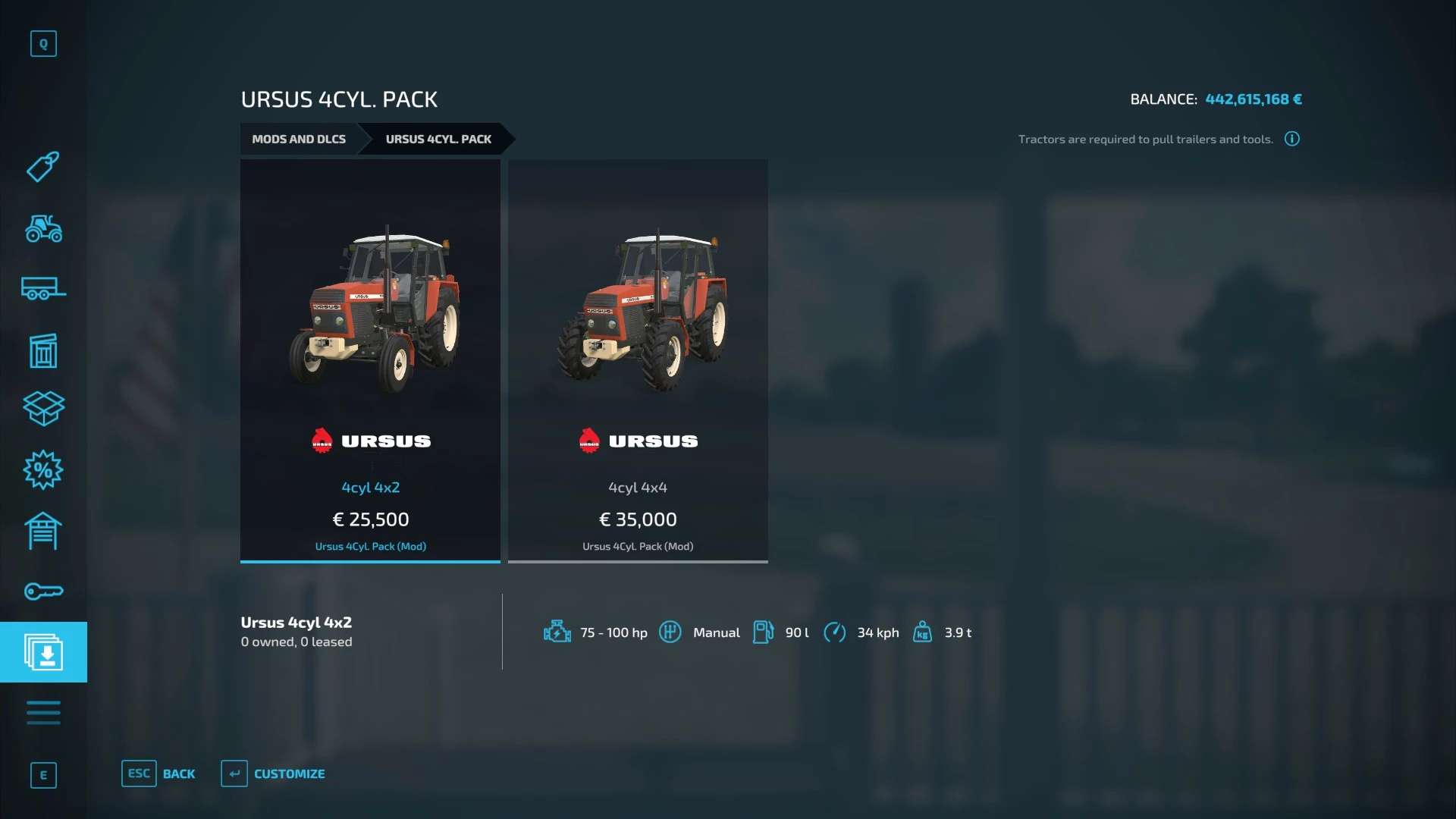Open the mods download category

[x=43, y=652]
